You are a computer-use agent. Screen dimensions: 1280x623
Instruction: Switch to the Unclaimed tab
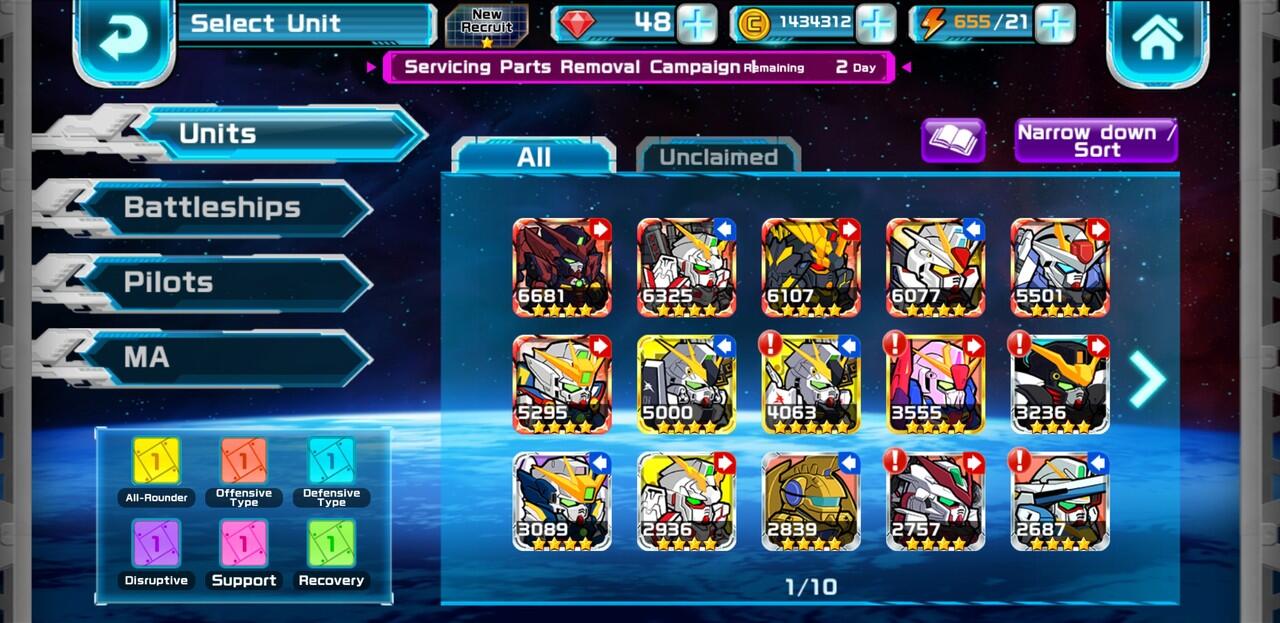click(718, 157)
